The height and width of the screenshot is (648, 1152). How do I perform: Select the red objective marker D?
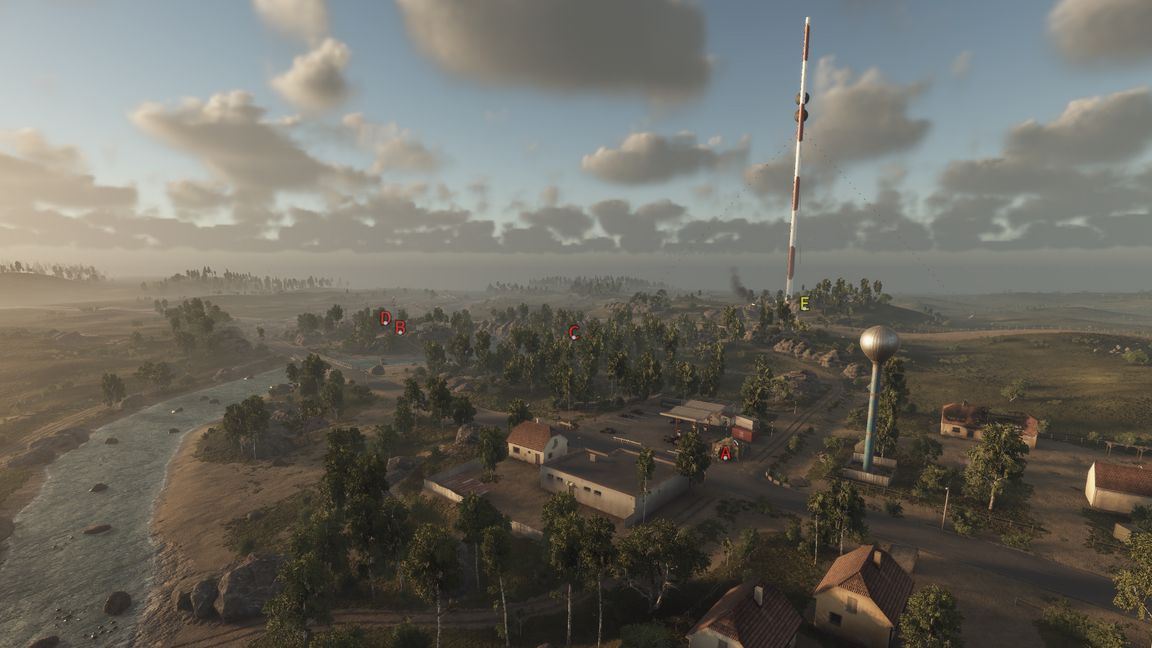pos(385,318)
